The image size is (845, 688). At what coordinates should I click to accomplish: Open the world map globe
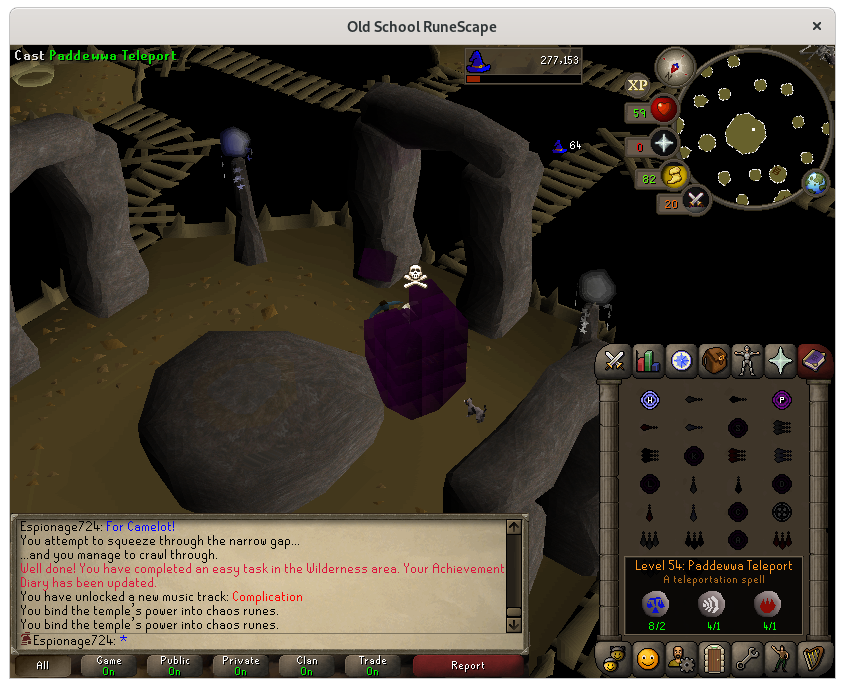click(817, 183)
